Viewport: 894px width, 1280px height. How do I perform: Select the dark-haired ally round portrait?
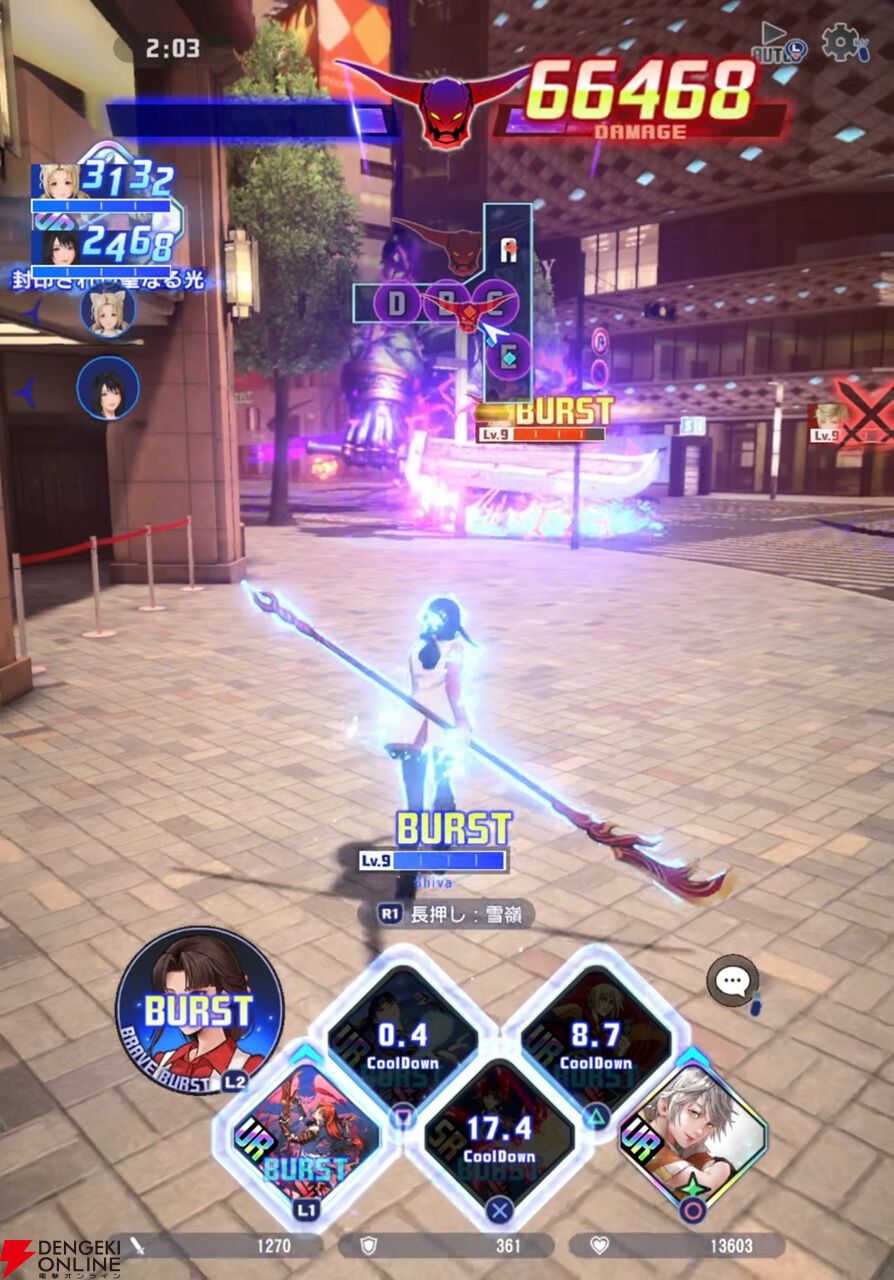[108, 388]
